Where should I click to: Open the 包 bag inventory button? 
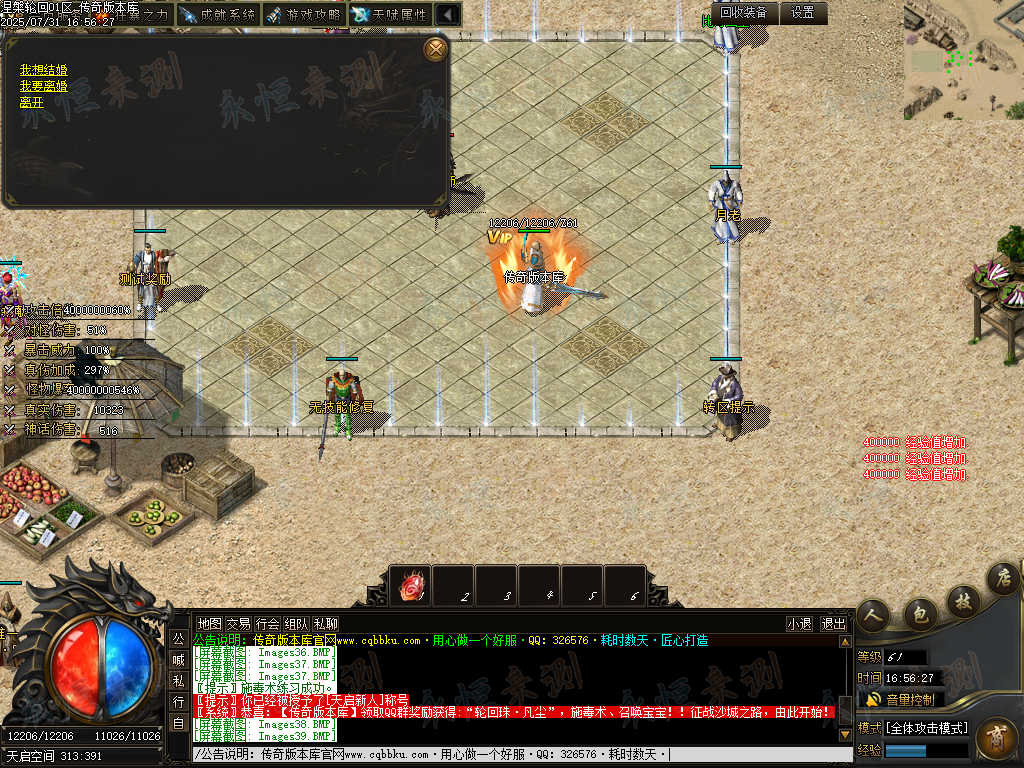919,610
